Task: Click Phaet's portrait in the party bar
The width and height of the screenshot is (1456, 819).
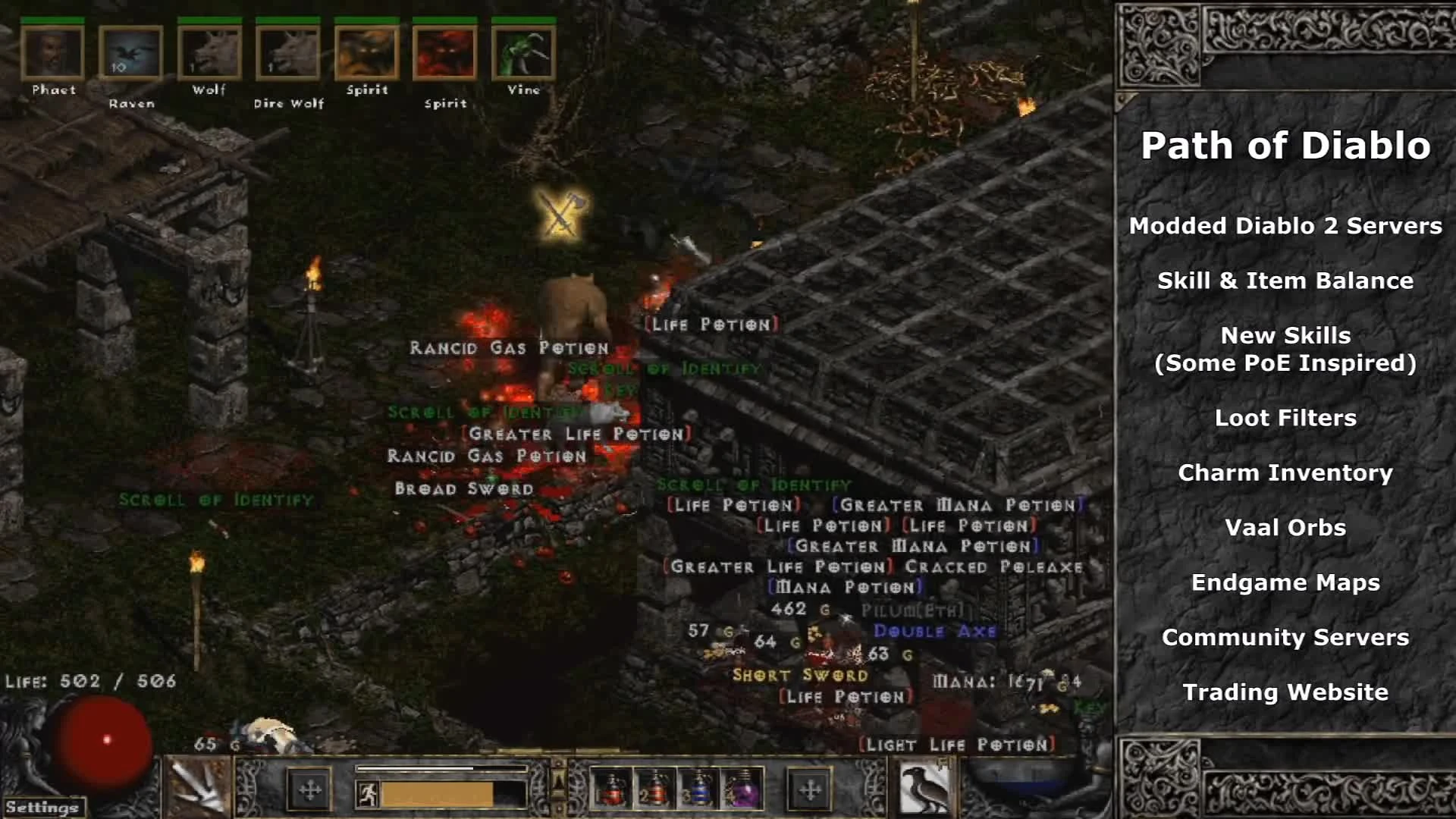Action: 52,52
